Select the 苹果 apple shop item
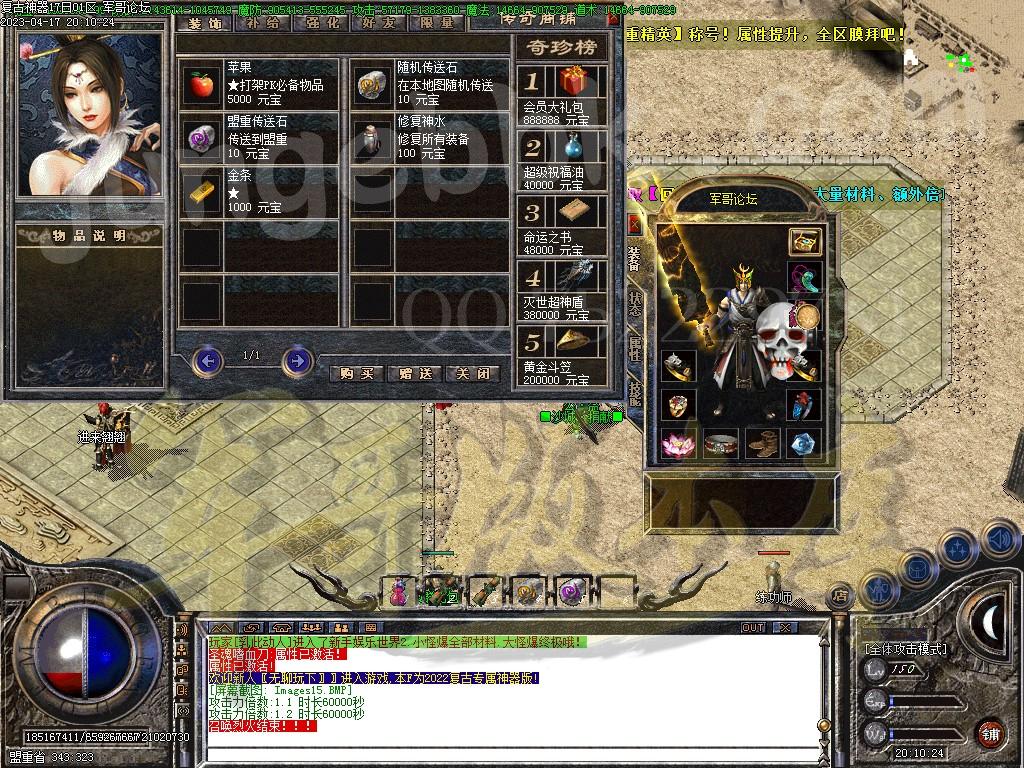 point(202,85)
